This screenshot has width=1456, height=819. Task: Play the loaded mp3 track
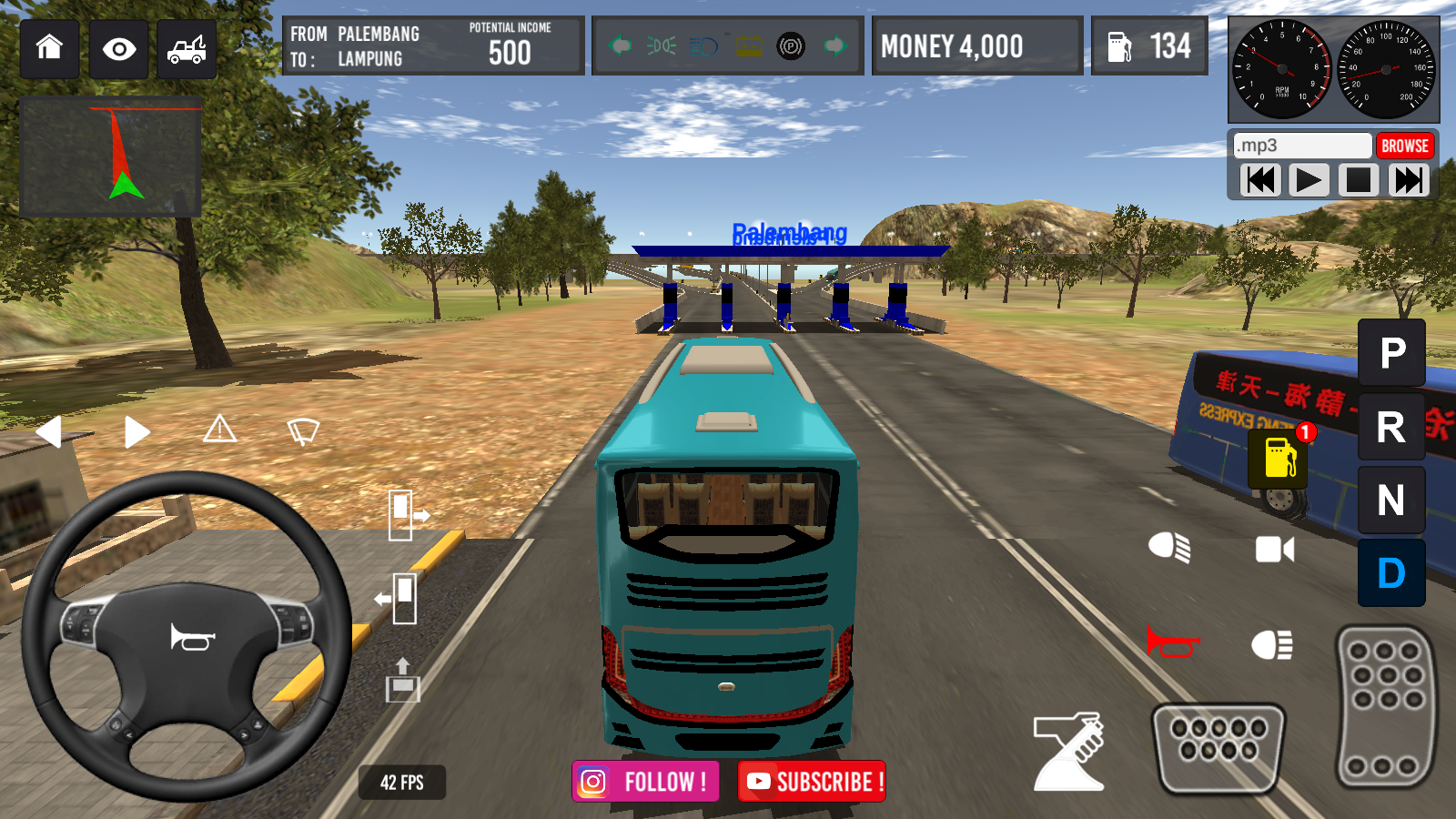(1308, 180)
